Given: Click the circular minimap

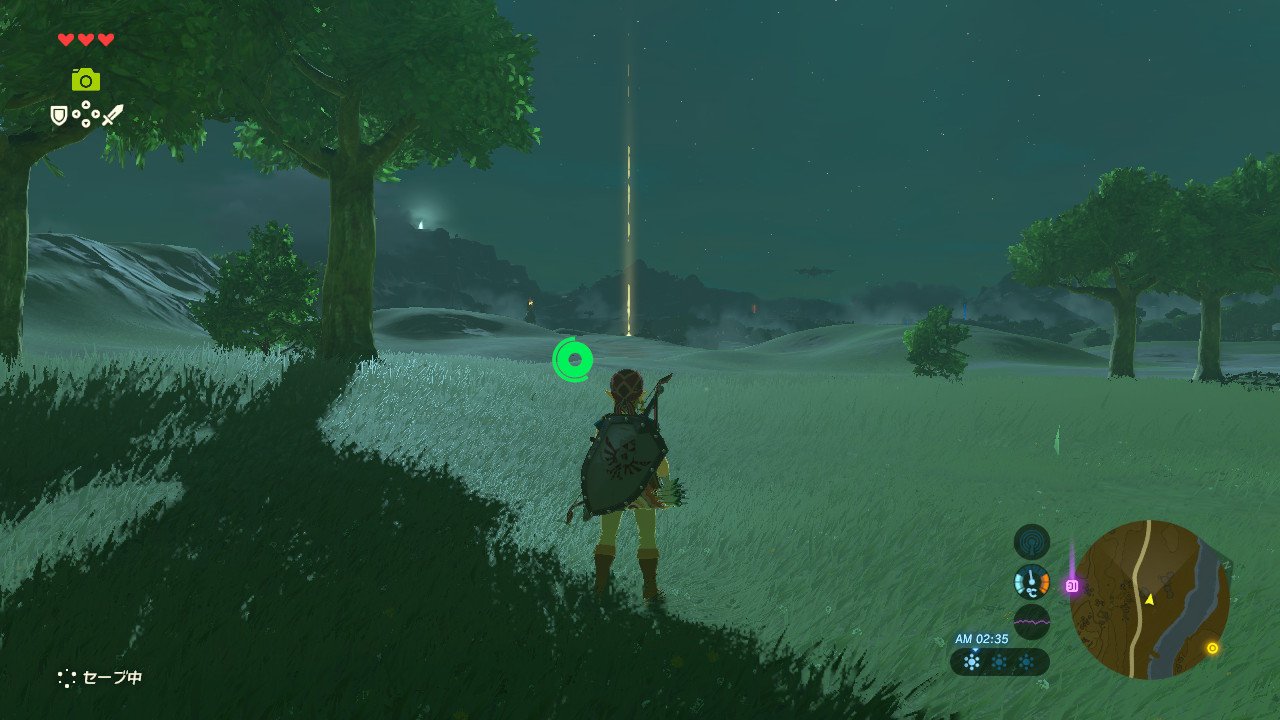Looking at the screenshot, I should coord(1150,600).
